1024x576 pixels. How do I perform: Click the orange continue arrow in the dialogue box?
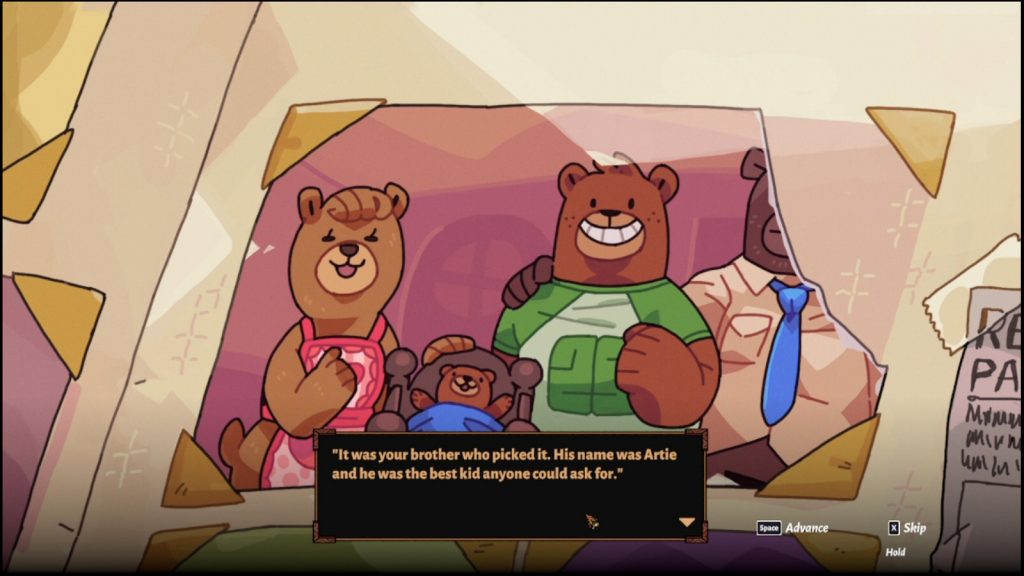pyautogui.click(x=686, y=522)
